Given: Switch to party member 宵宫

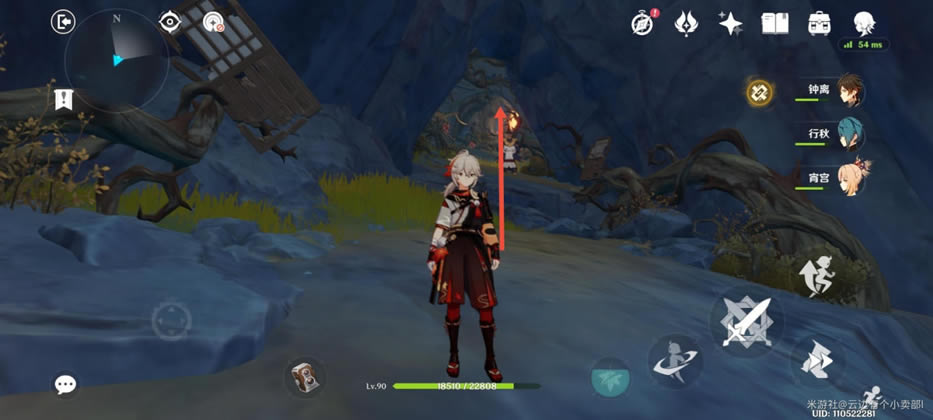Looking at the screenshot, I should pos(848,178).
